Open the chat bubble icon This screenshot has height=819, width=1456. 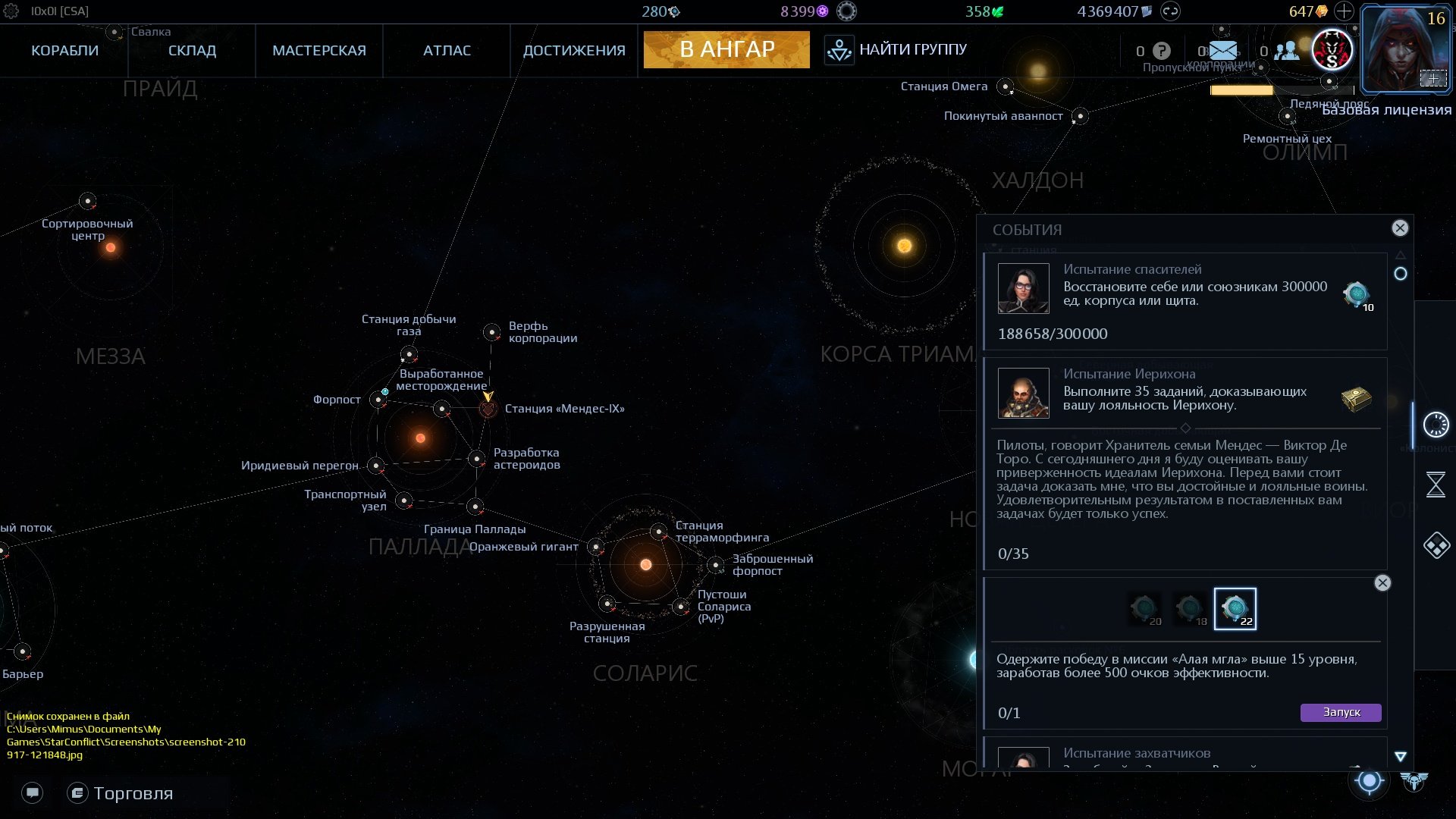33,793
